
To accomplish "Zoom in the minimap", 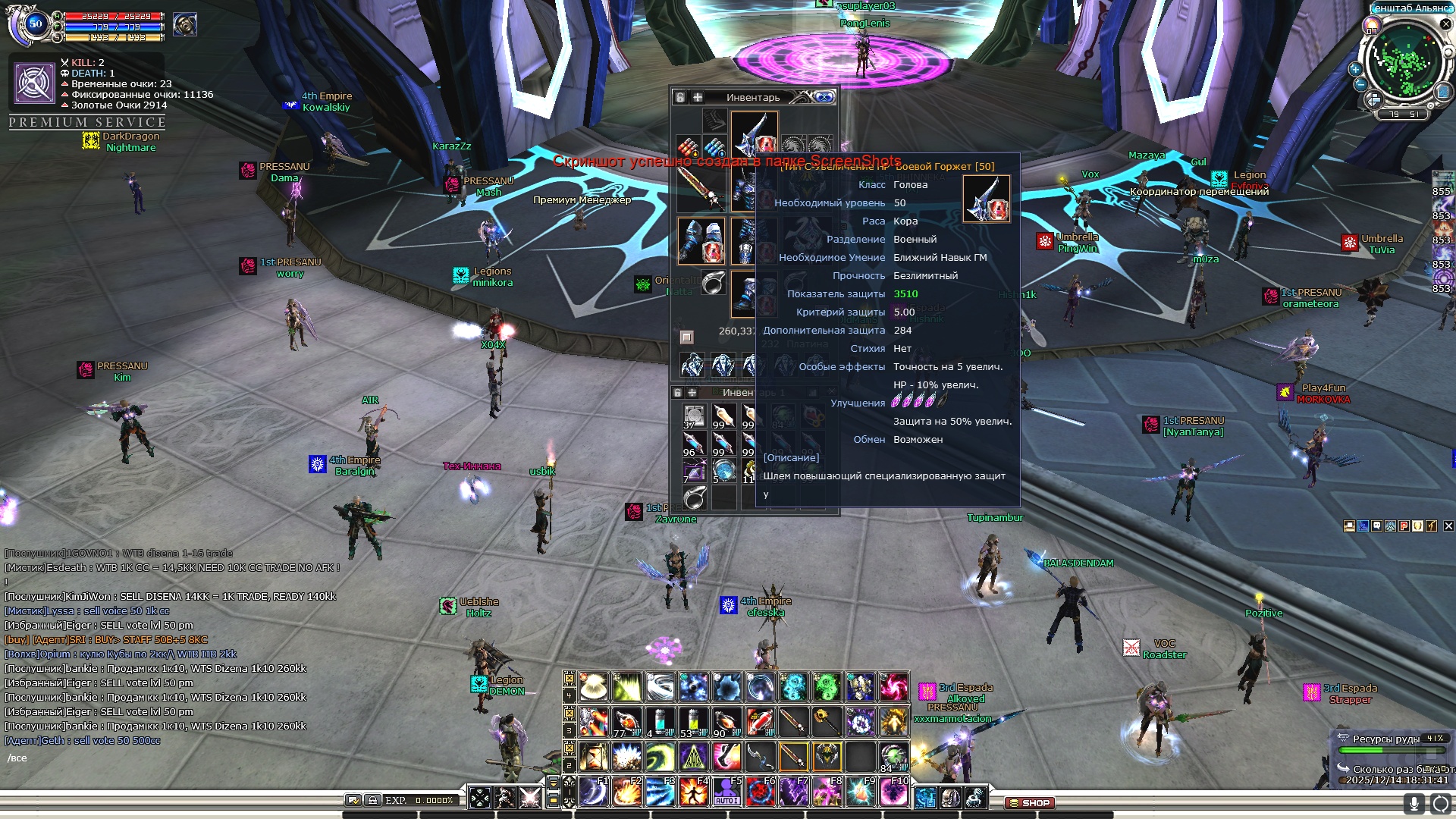I will point(1355,69).
